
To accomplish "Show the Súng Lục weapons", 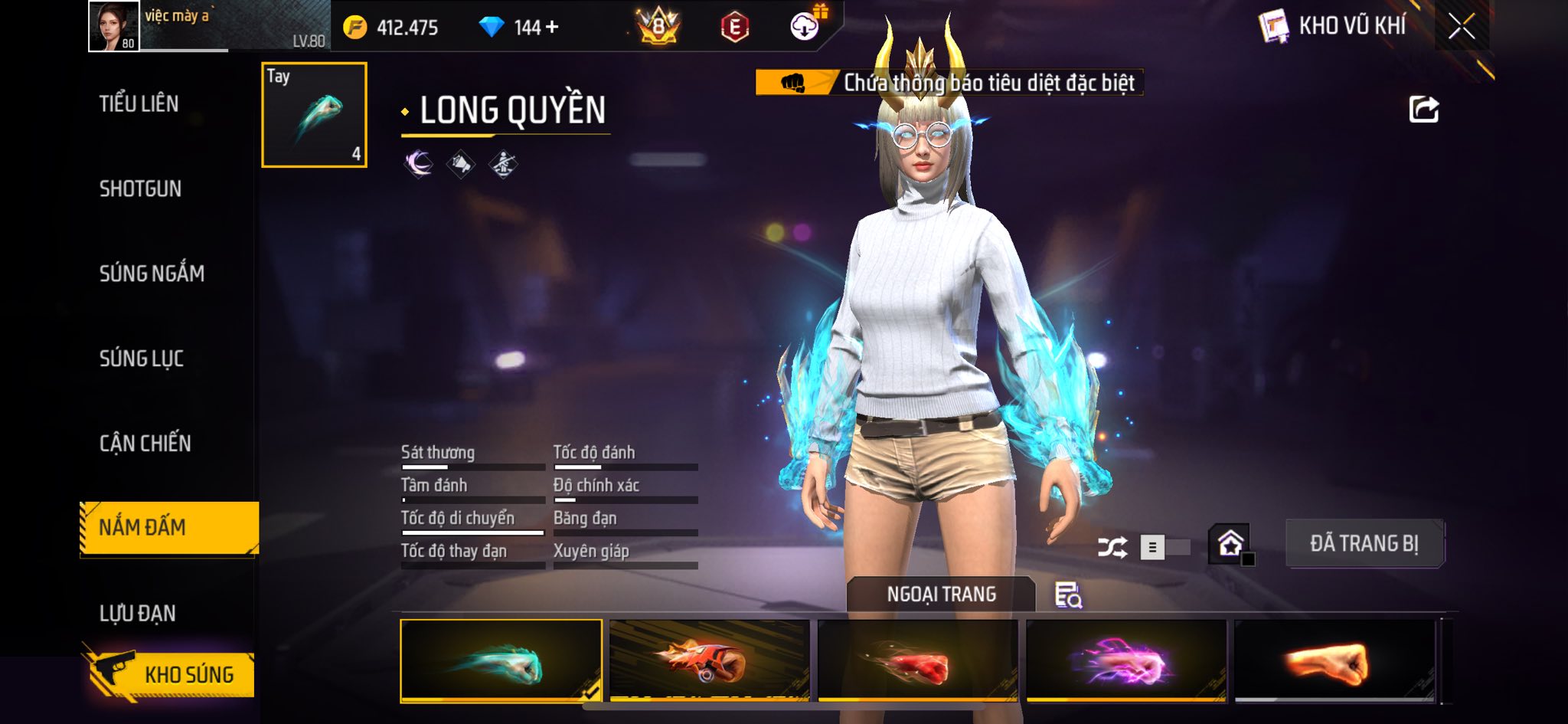I will click(x=142, y=358).
